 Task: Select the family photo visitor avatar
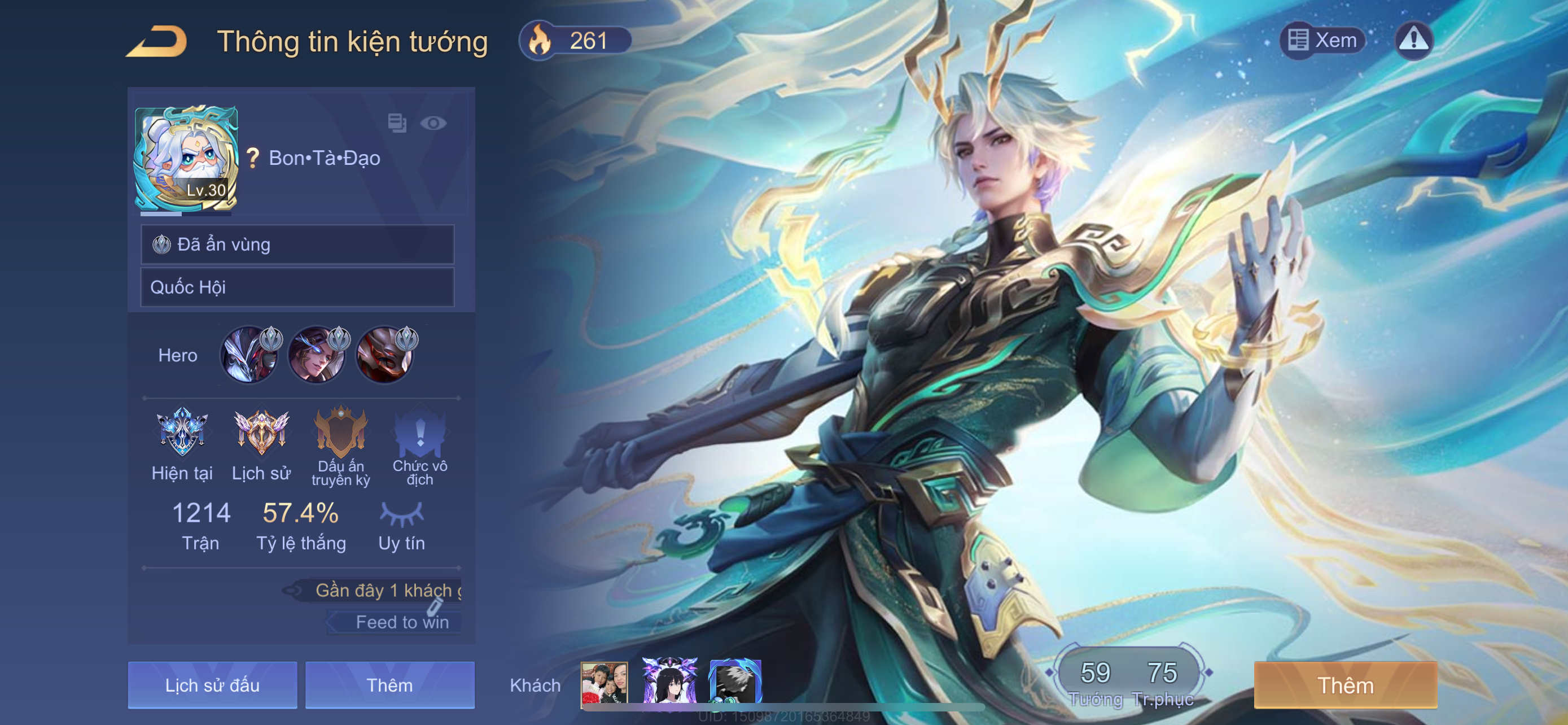[x=604, y=684]
